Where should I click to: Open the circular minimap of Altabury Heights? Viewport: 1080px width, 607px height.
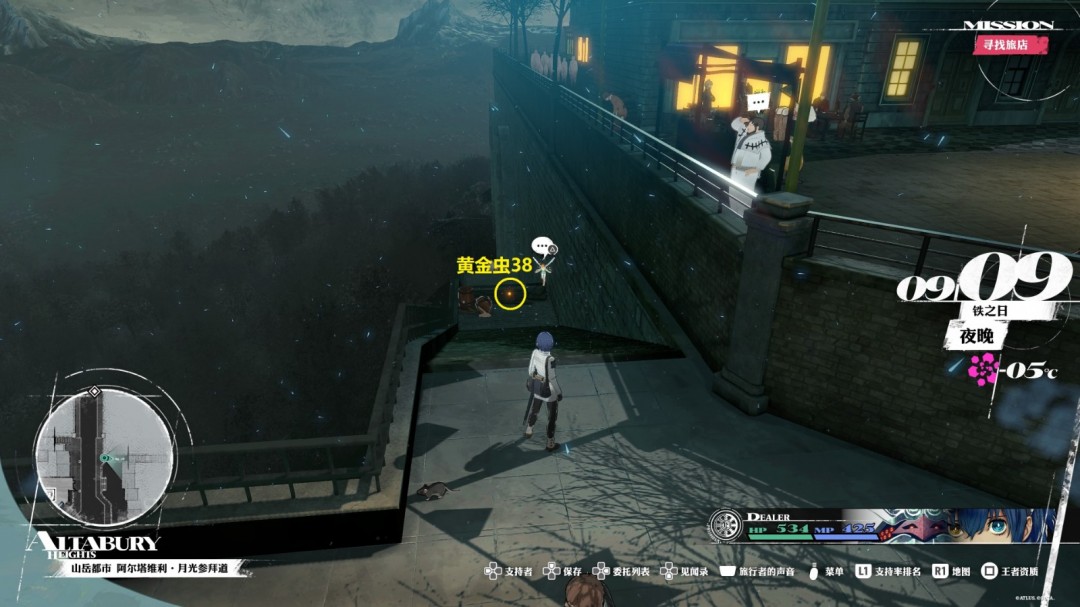(x=104, y=457)
